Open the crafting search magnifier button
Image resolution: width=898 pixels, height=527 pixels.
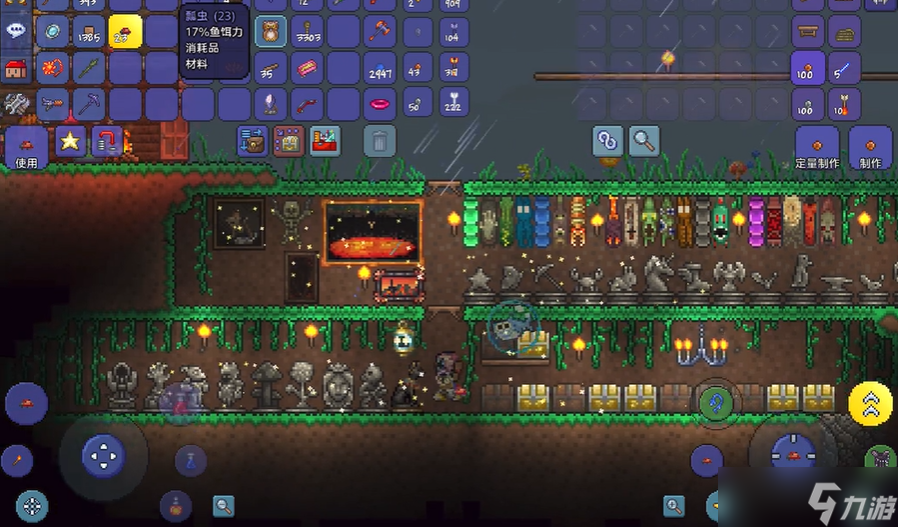tap(643, 141)
